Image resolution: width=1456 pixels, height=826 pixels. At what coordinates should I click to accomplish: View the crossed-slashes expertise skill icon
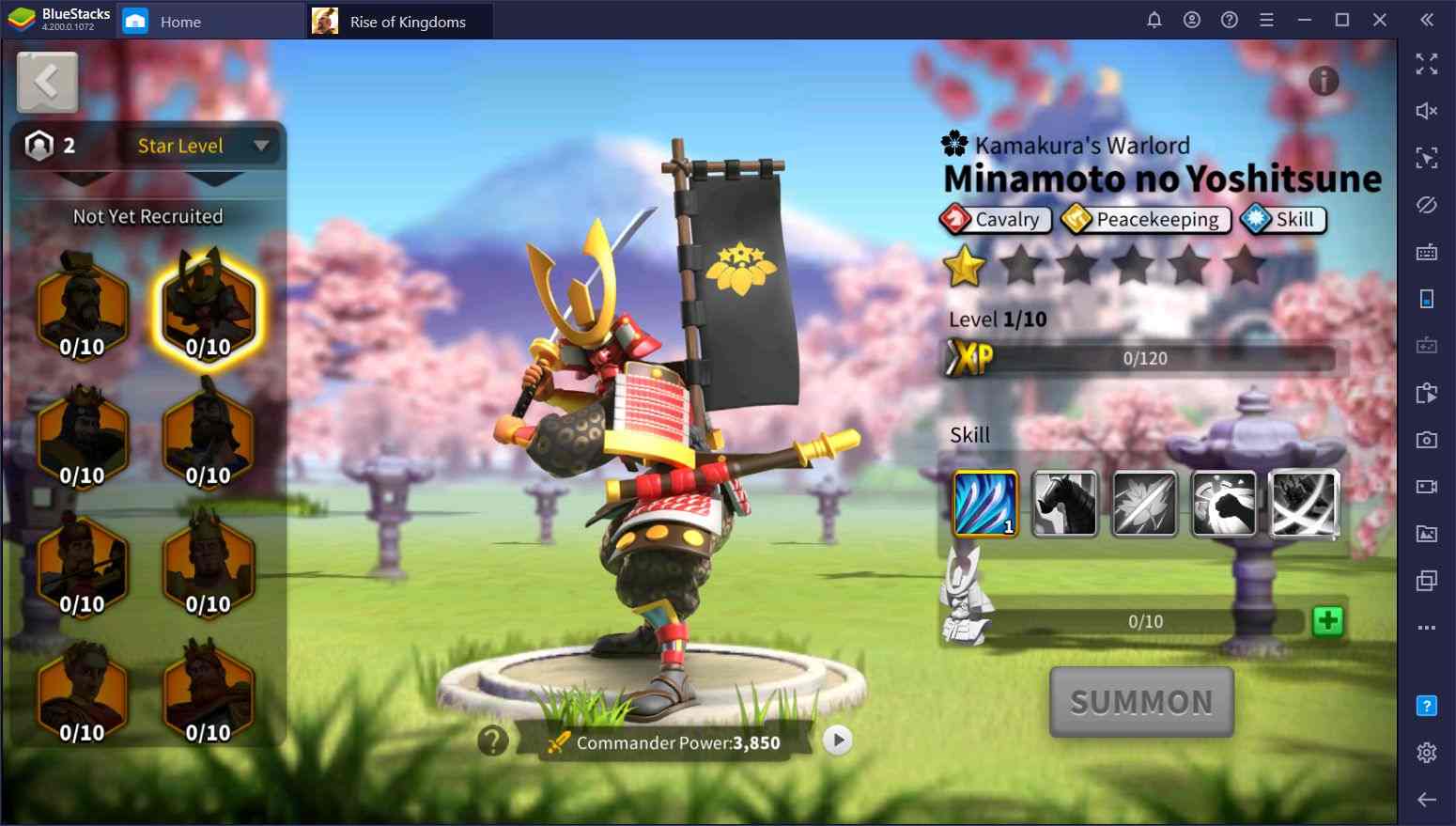pos(1304,504)
